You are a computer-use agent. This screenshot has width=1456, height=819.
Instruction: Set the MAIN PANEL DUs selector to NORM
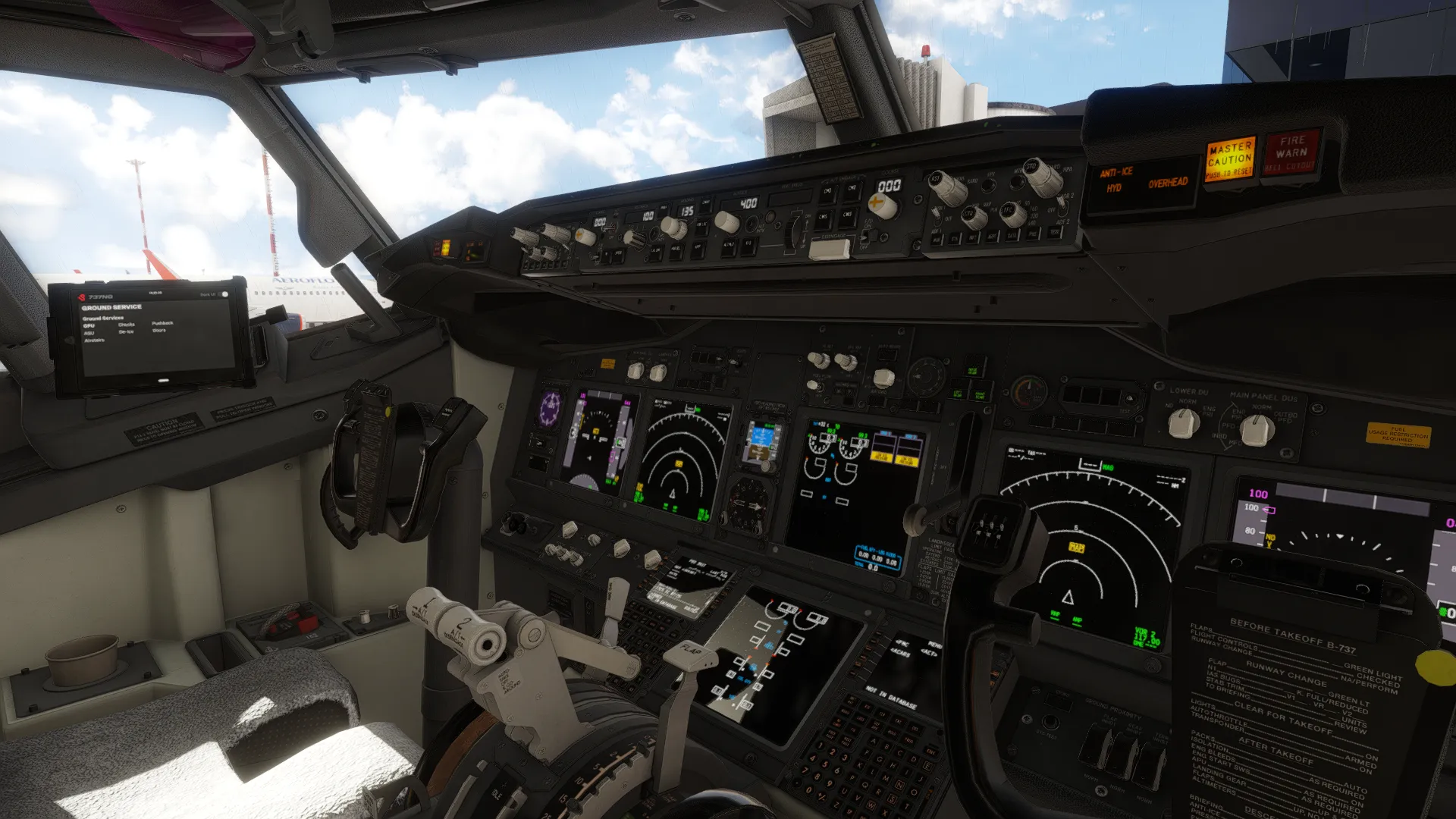tap(1256, 428)
